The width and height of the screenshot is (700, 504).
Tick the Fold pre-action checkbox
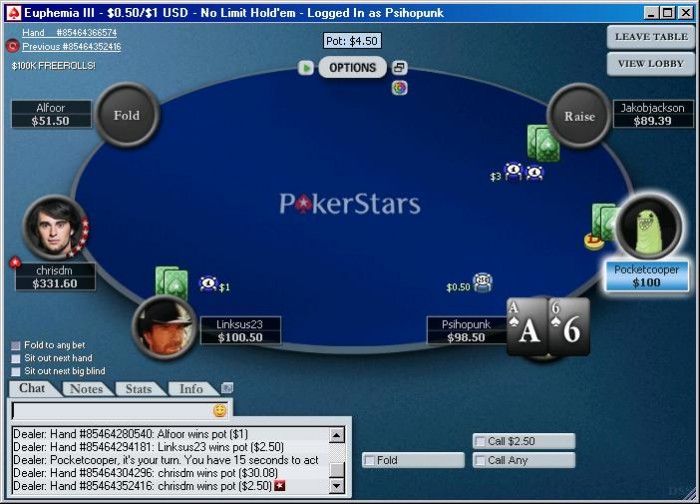coord(369,461)
